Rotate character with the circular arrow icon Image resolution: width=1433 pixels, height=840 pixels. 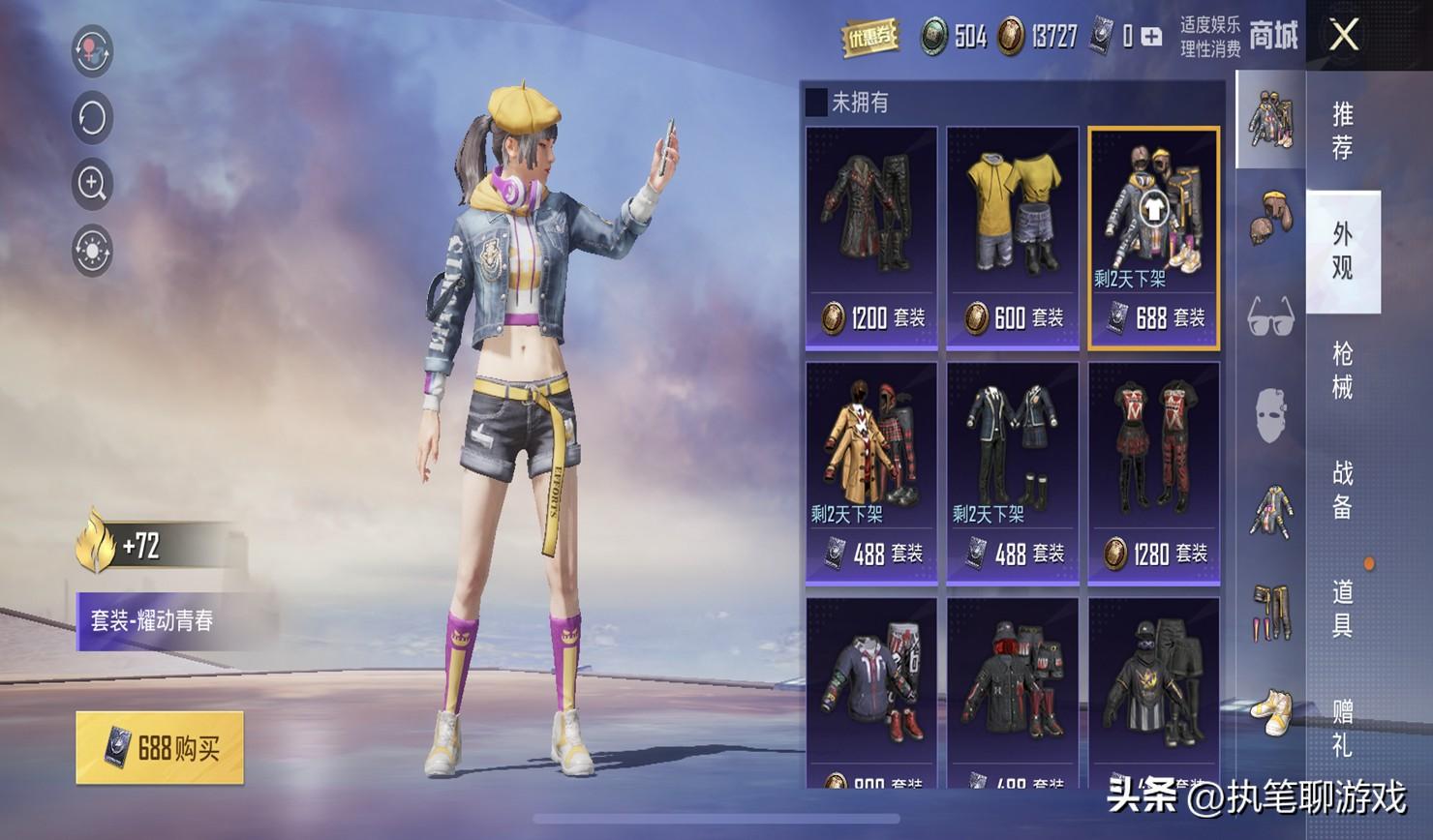93,118
